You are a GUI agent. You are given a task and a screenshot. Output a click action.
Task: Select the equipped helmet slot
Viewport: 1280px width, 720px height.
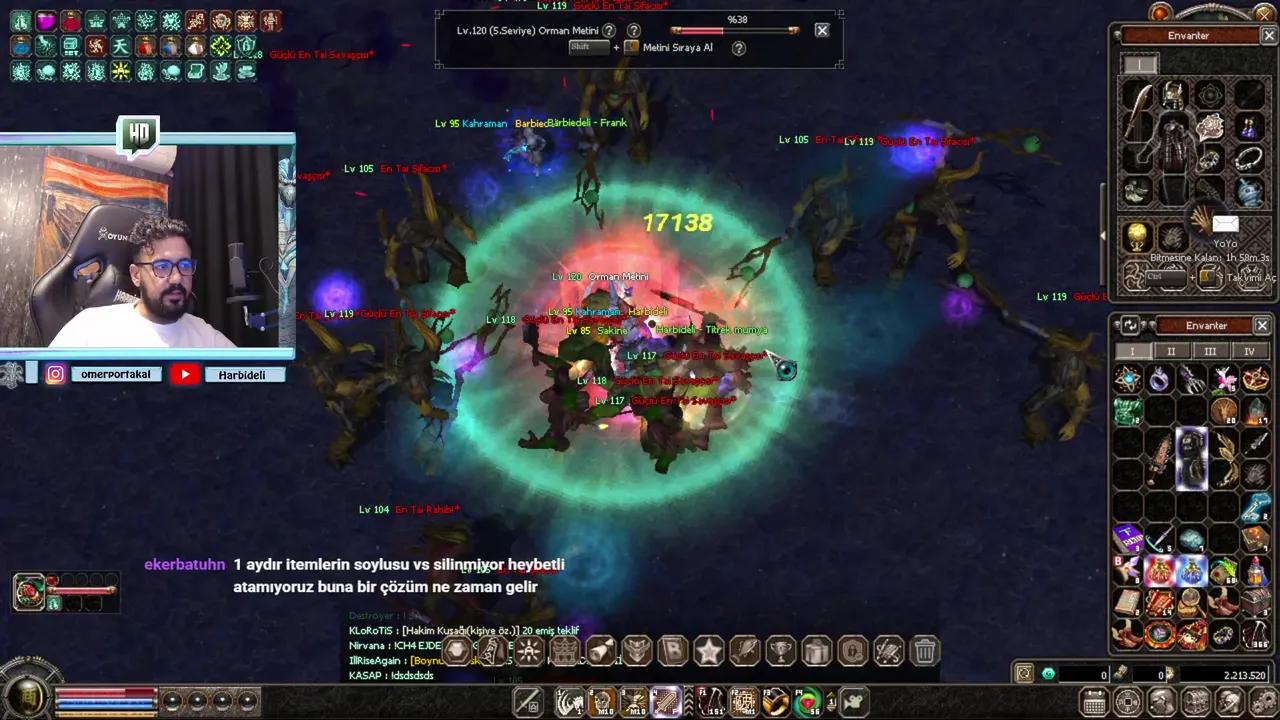1173,95
